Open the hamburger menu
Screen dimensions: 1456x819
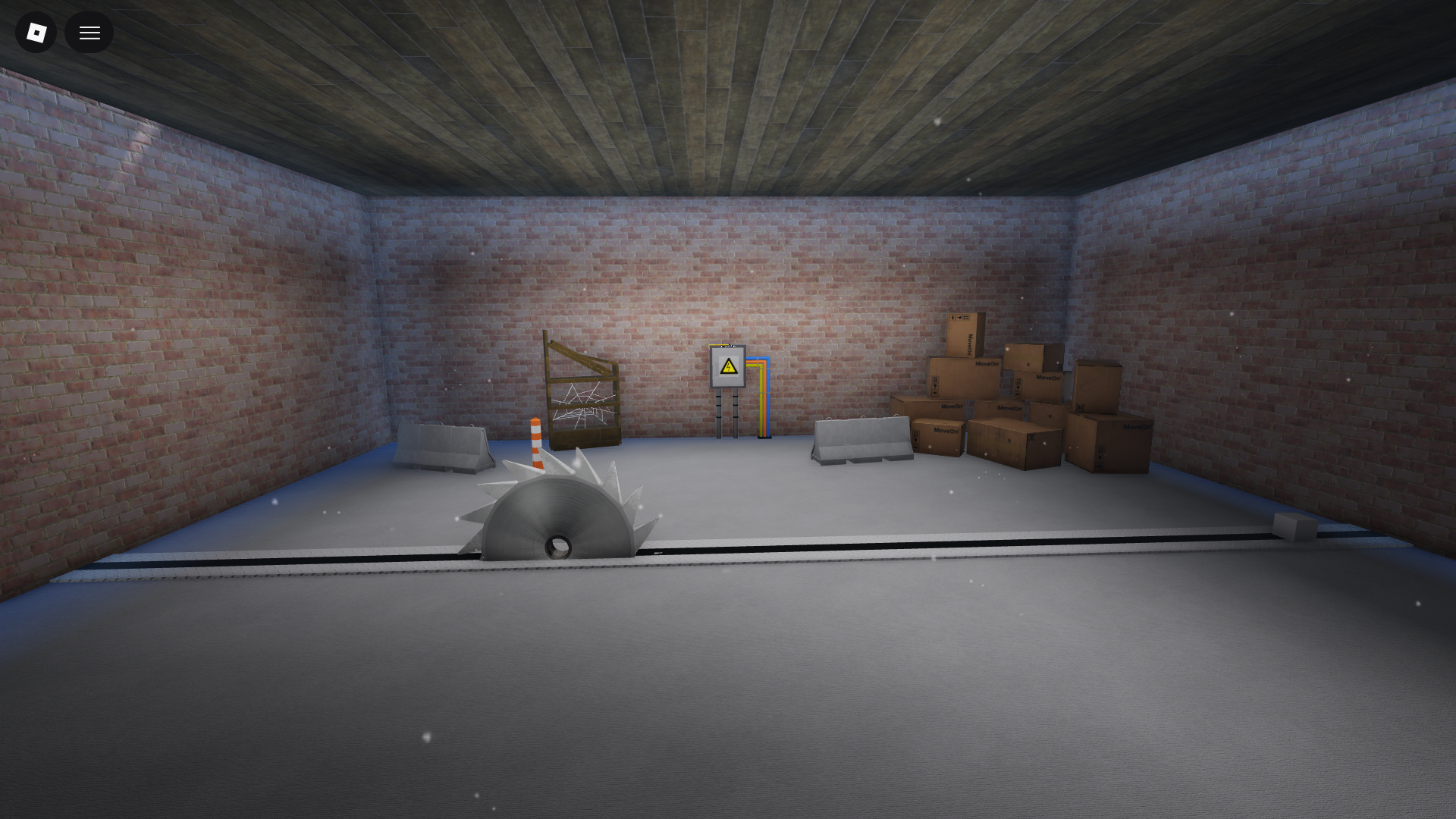pyautogui.click(x=89, y=32)
